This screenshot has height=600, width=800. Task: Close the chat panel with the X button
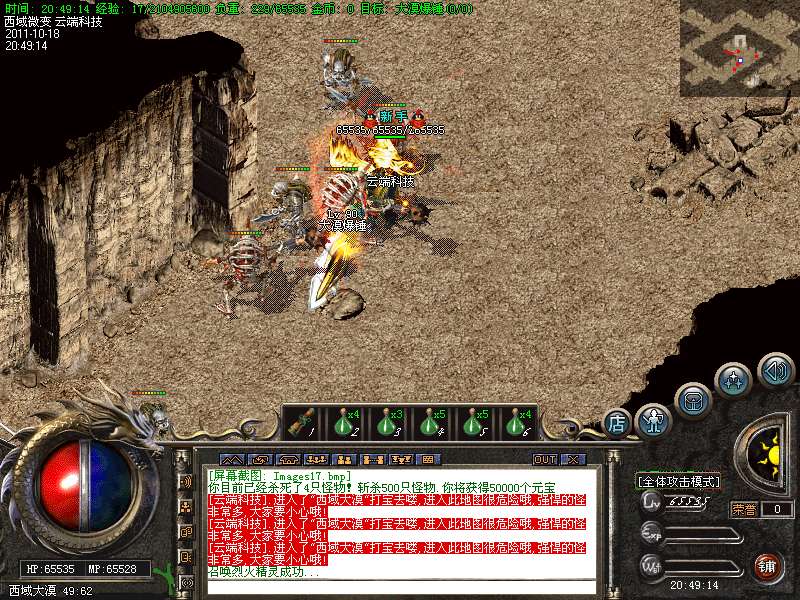(573, 459)
